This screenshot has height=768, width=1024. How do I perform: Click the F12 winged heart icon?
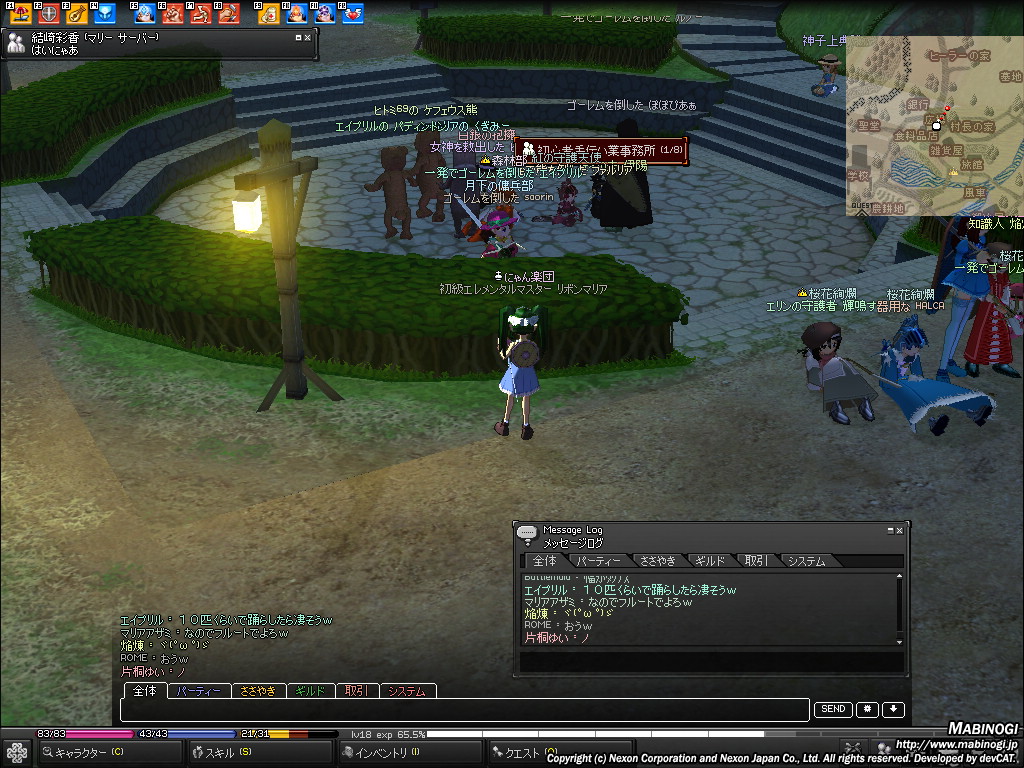(353, 14)
